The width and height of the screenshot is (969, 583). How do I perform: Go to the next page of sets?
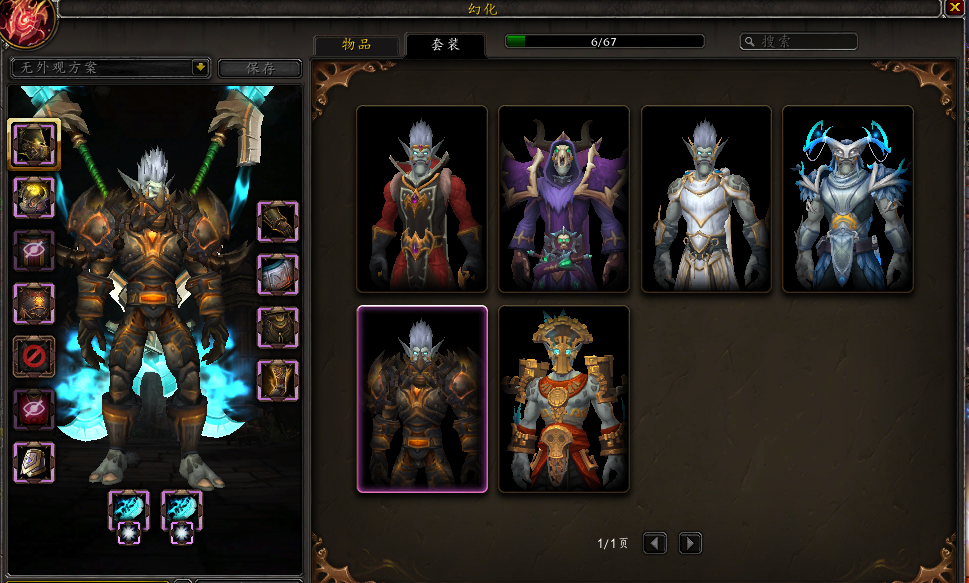(x=690, y=543)
